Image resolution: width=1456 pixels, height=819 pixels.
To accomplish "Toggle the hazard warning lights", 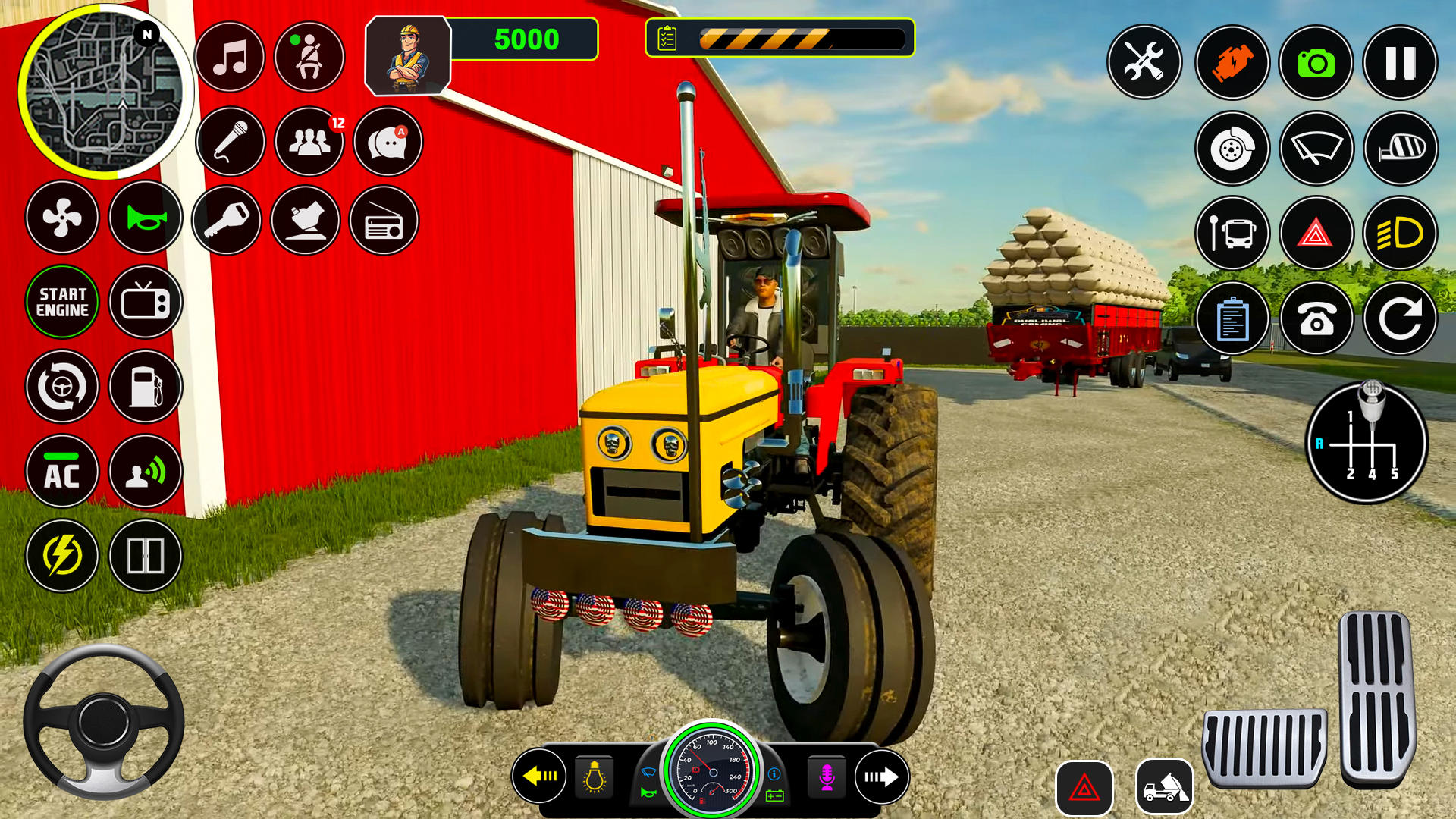I will [x=1316, y=234].
